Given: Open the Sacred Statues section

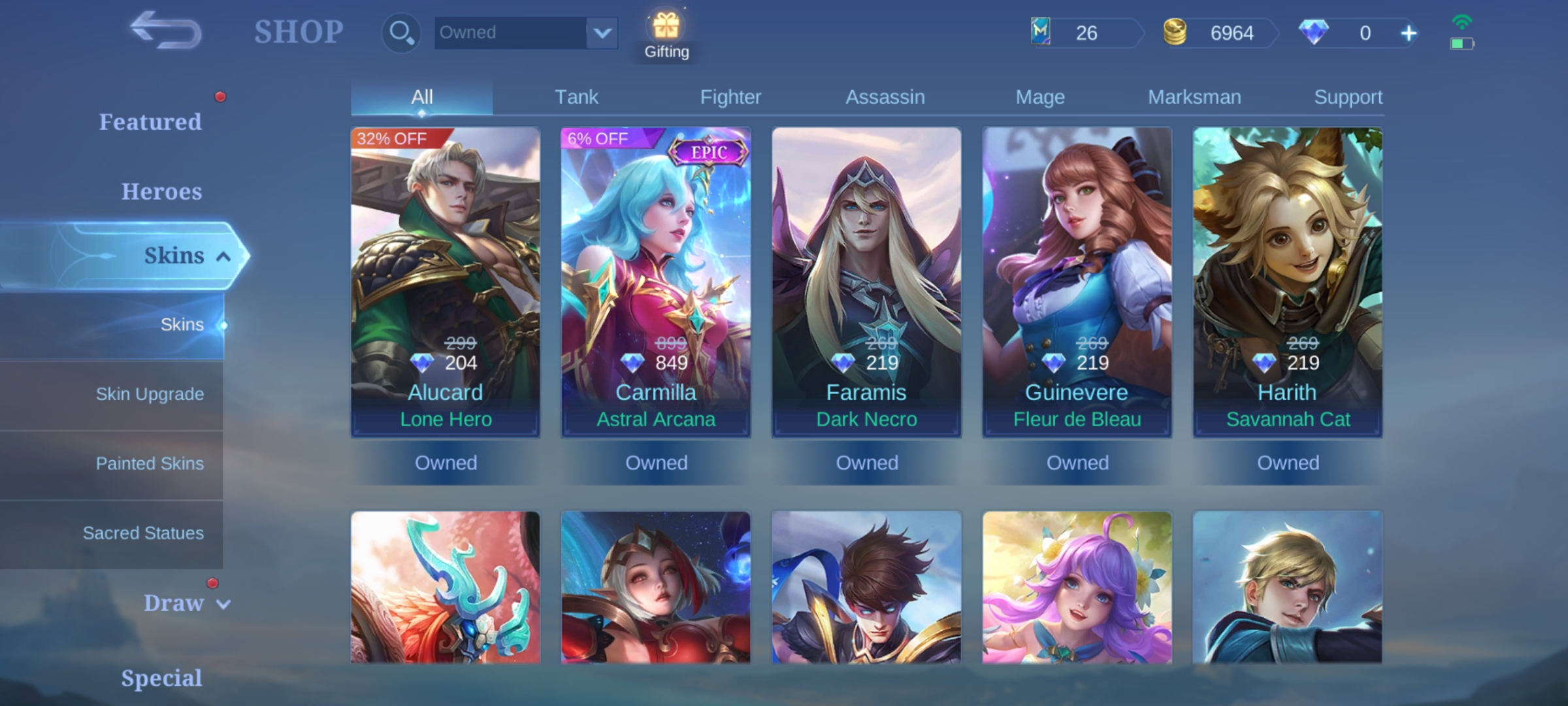Looking at the screenshot, I should (143, 533).
